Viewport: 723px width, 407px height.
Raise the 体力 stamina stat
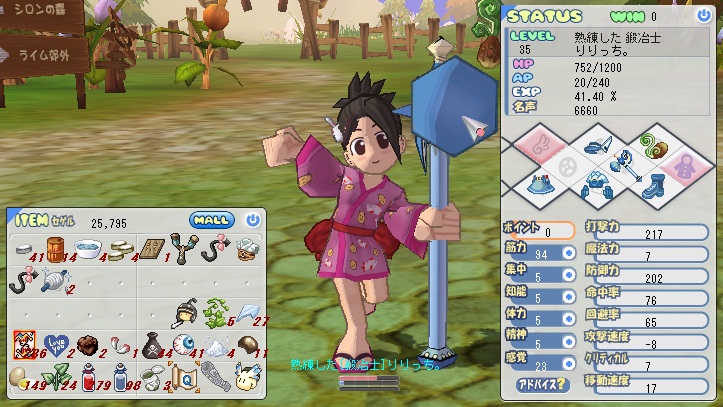pyautogui.click(x=568, y=321)
